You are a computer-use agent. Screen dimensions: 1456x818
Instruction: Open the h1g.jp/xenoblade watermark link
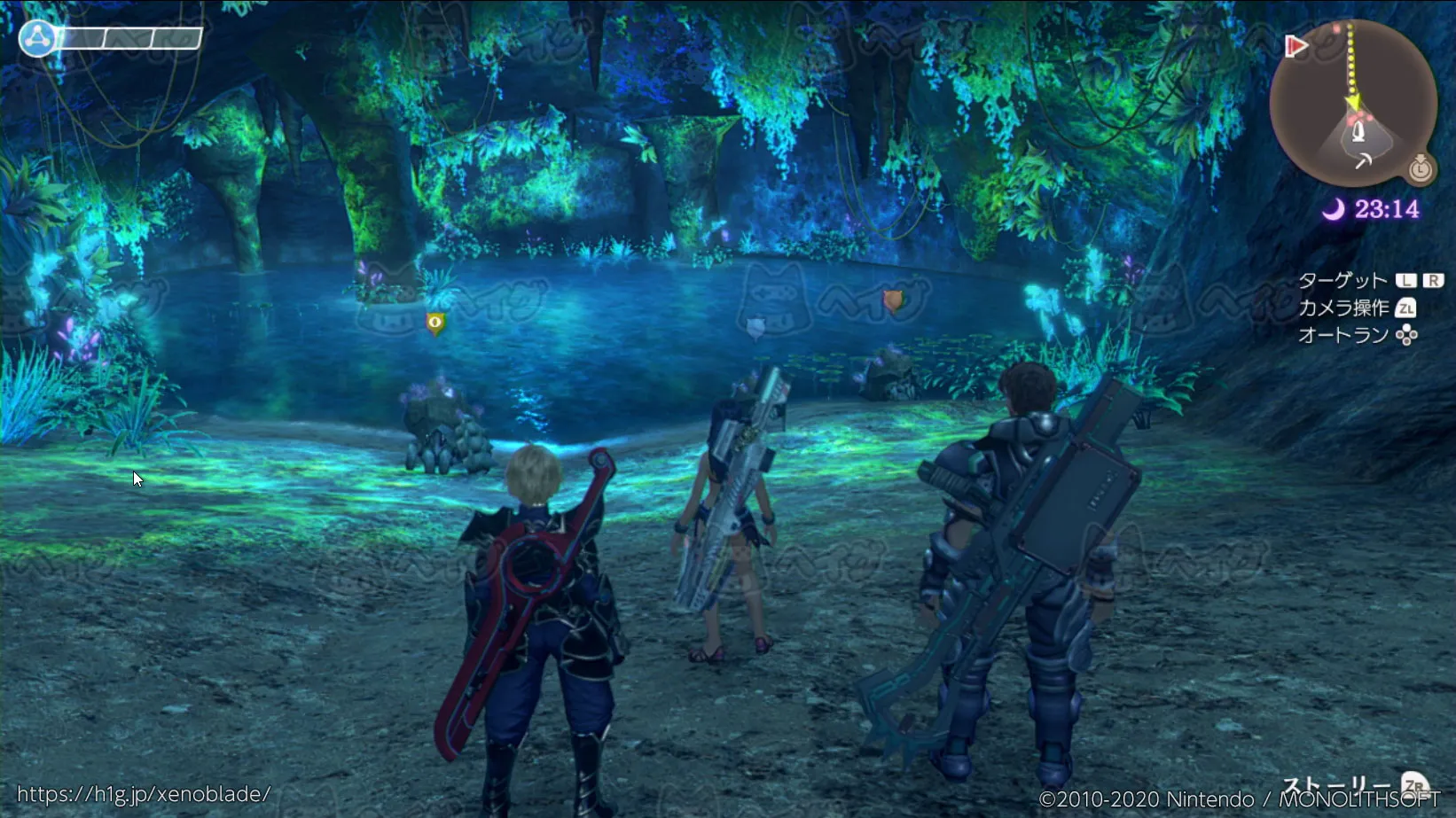[144, 794]
